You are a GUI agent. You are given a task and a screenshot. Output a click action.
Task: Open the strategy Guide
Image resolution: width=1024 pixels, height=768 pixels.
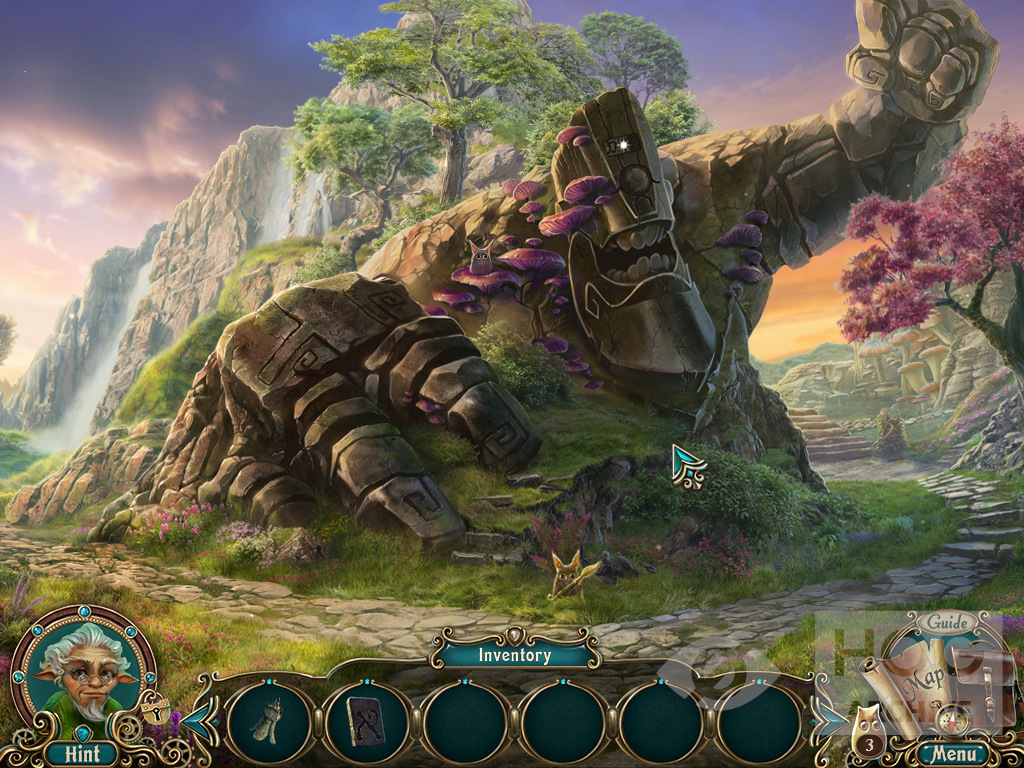[947, 623]
